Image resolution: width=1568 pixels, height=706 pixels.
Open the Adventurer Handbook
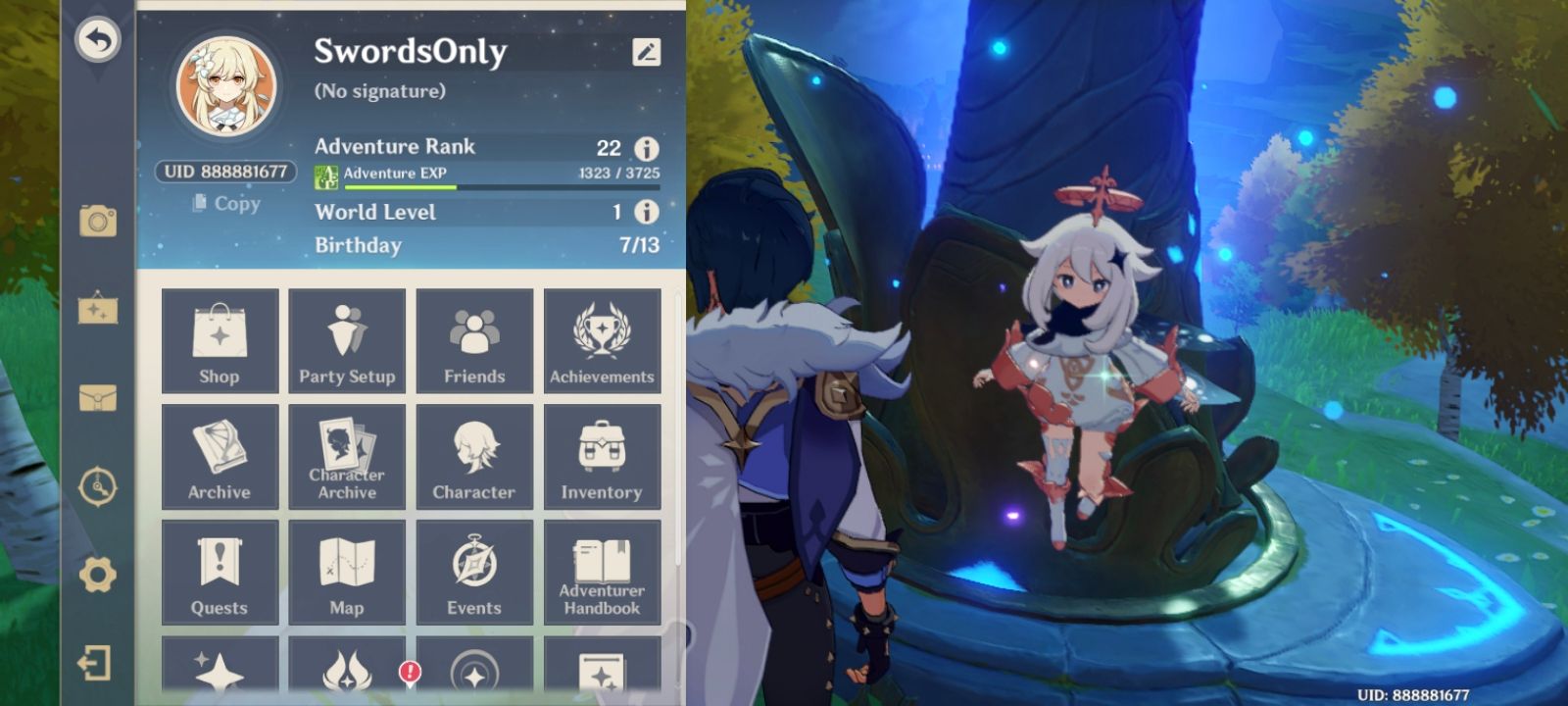[x=604, y=571]
